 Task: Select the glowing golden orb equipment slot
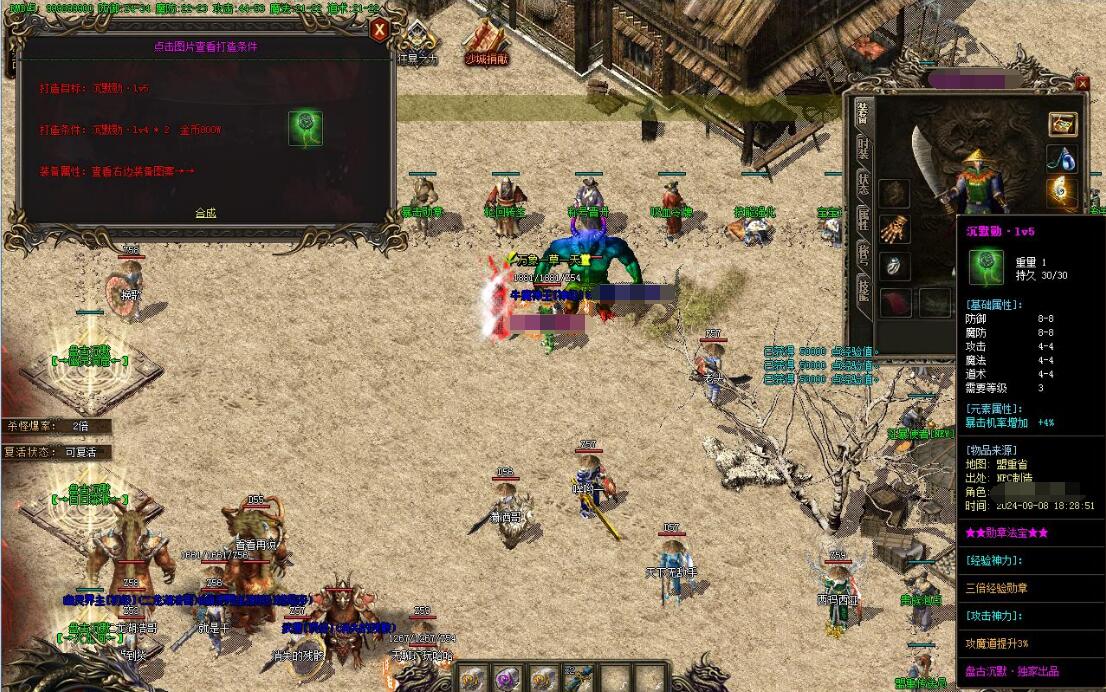(1062, 191)
